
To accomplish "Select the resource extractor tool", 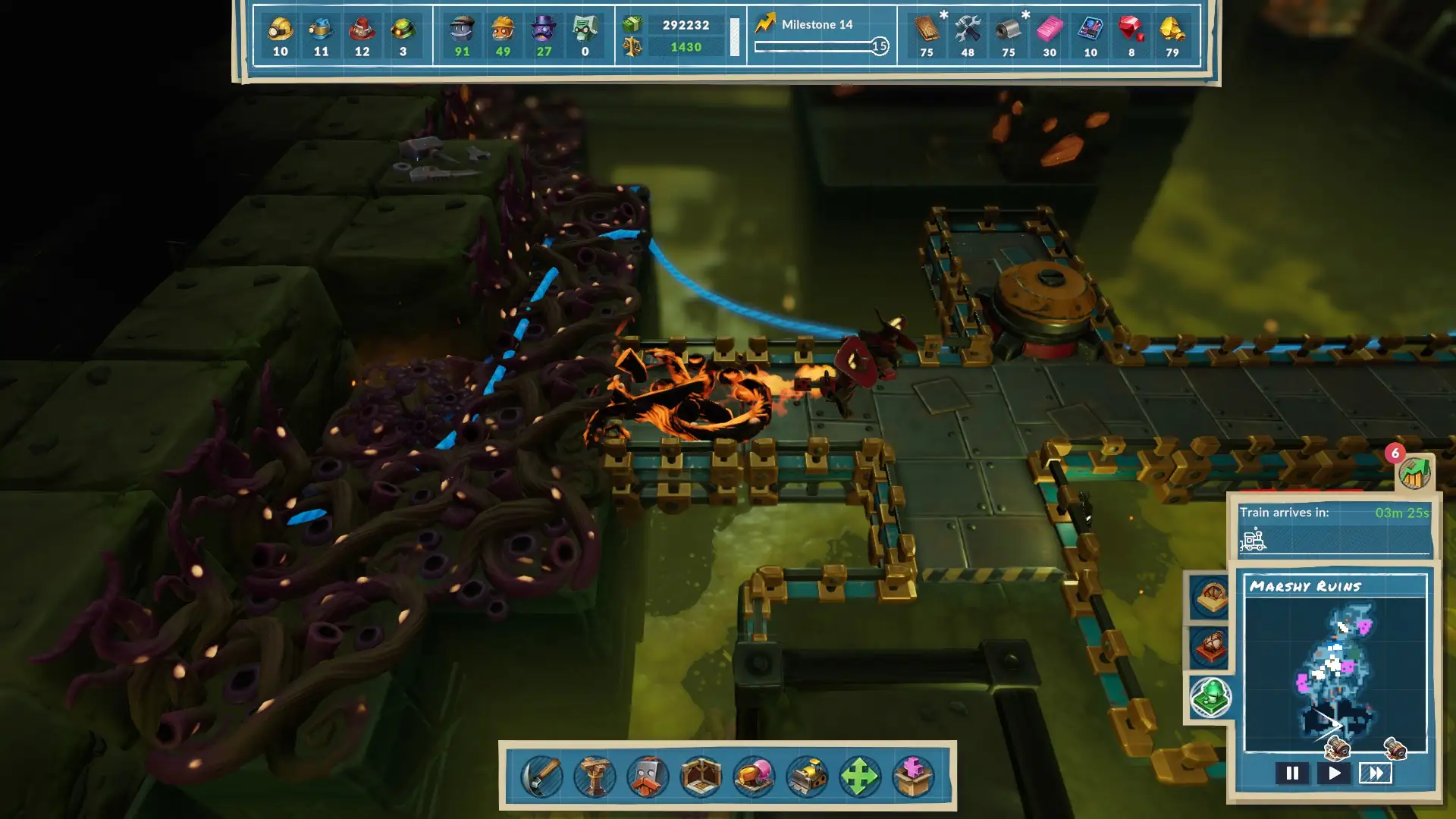I will click(755, 777).
